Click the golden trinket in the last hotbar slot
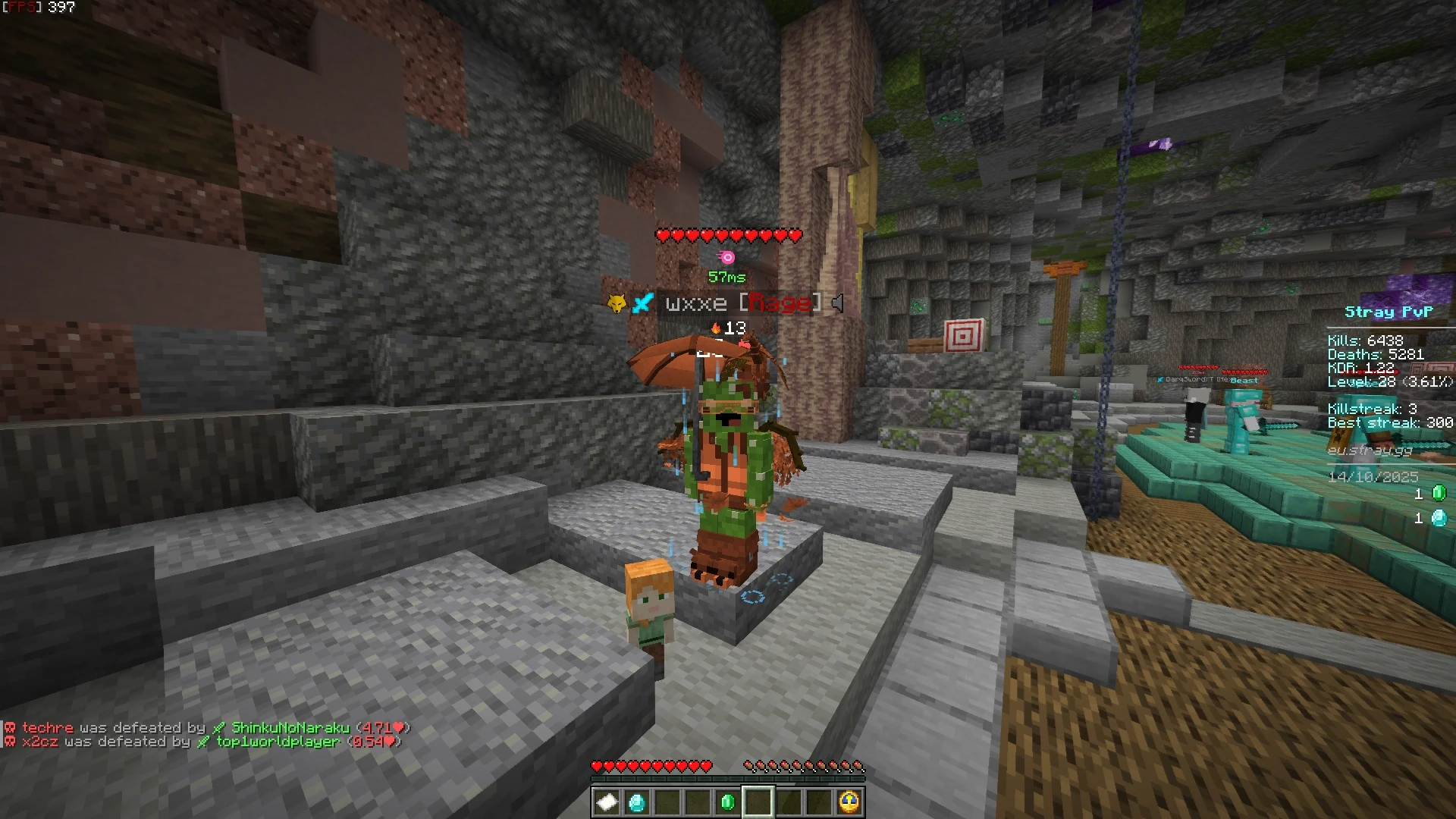The height and width of the screenshot is (819, 1456). (849, 802)
